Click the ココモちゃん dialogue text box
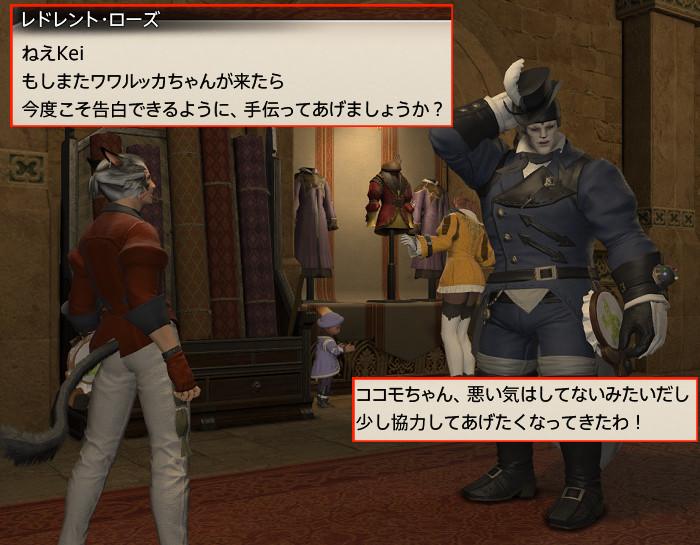 coord(525,410)
